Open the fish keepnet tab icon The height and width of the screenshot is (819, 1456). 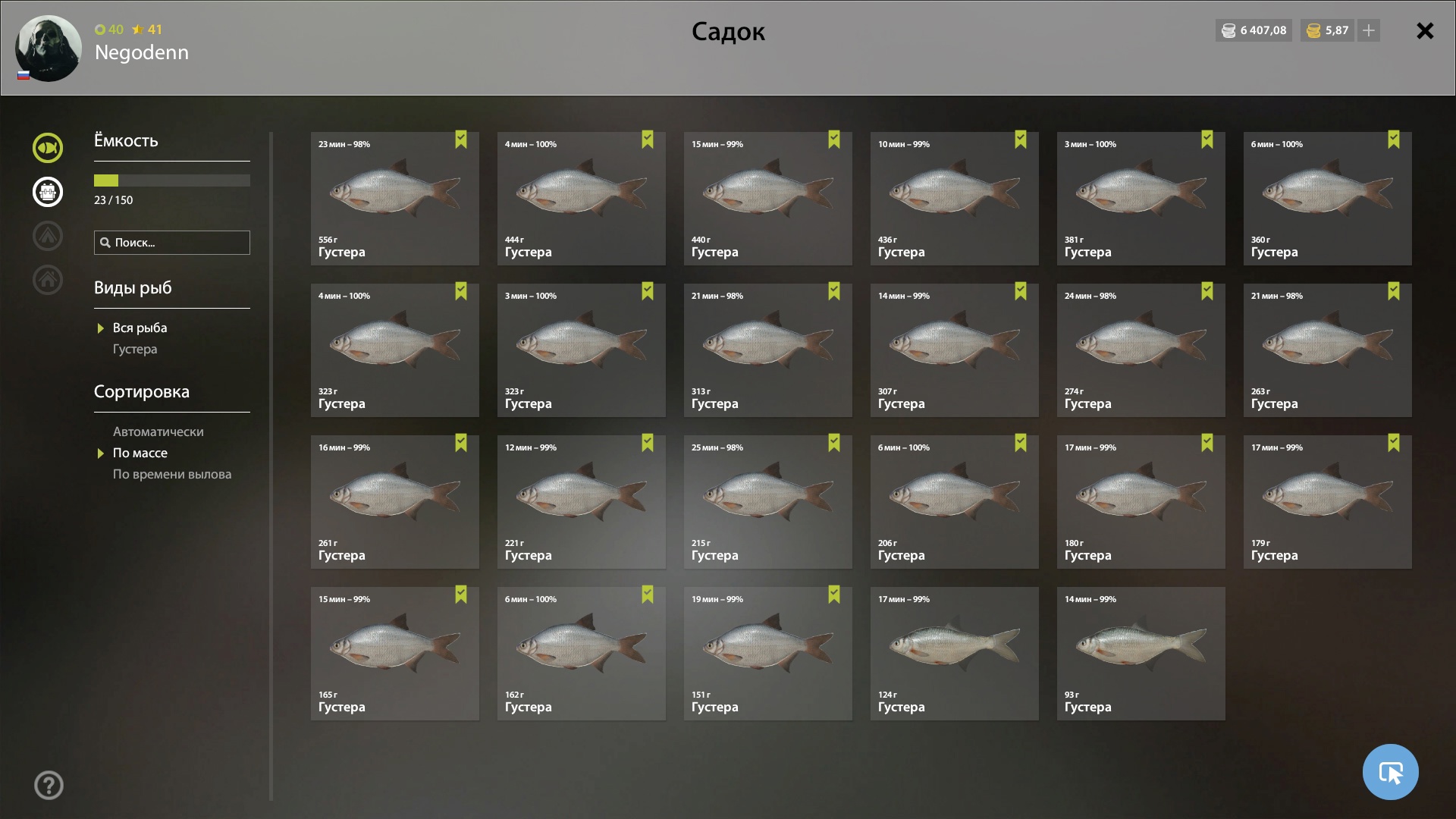click(x=48, y=148)
